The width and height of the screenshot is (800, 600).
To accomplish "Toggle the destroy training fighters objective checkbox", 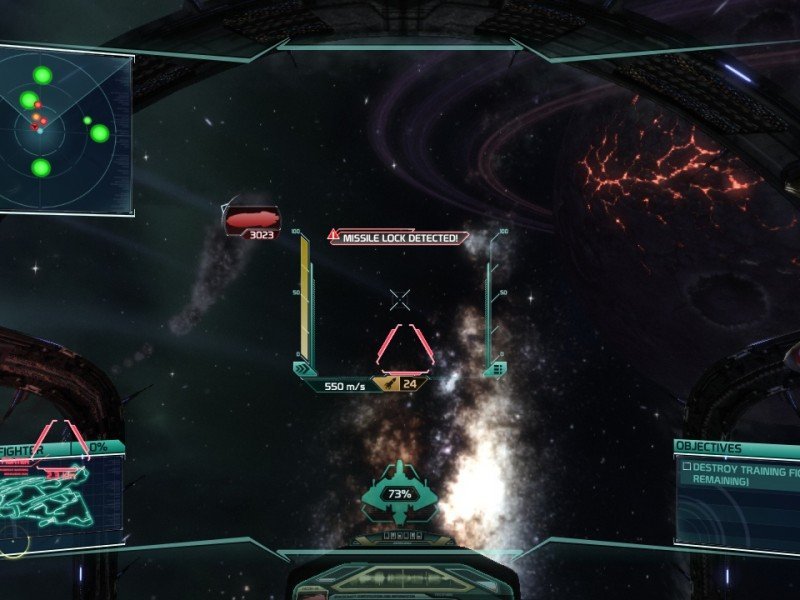I will click(687, 467).
